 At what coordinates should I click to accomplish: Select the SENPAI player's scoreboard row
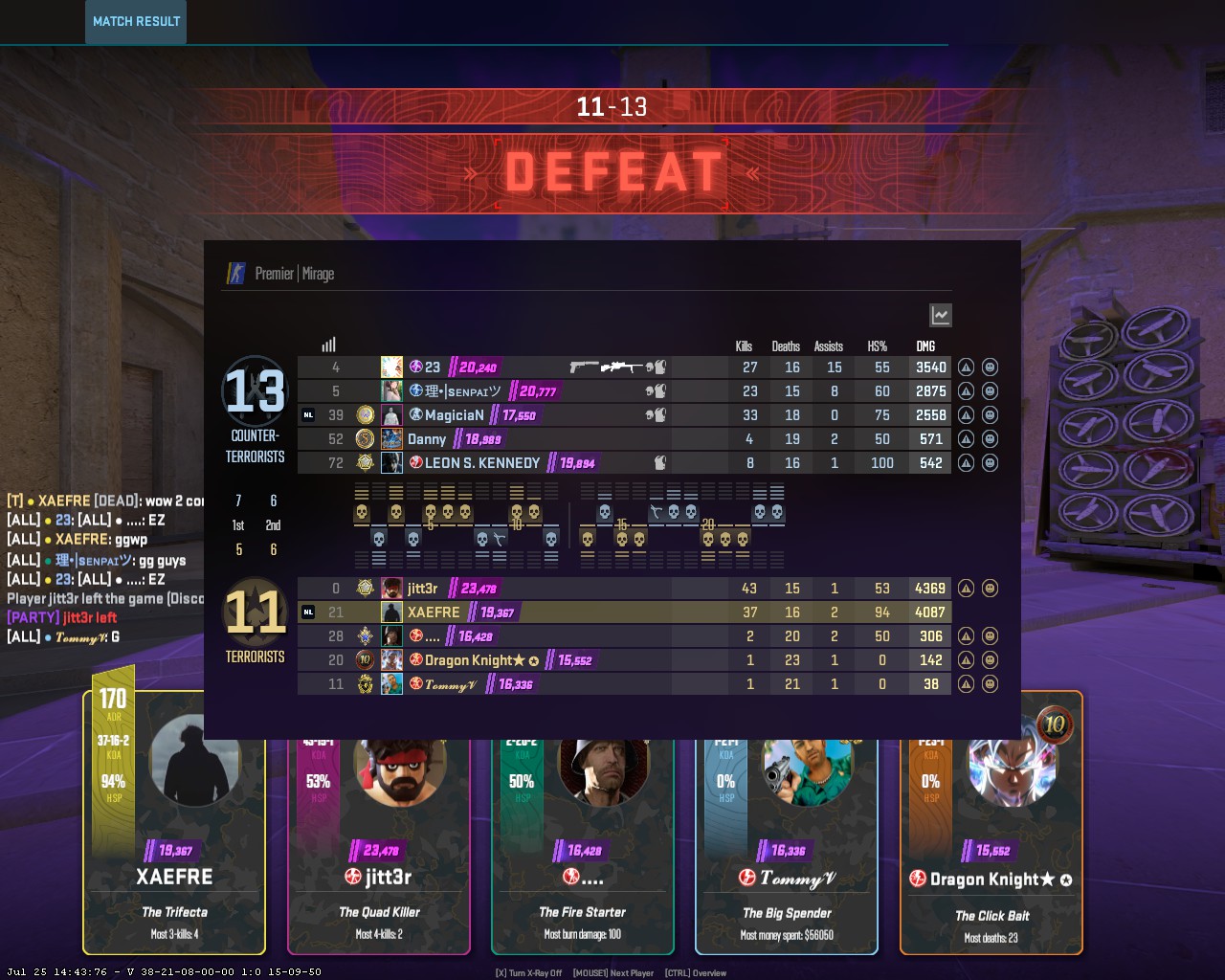pyautogui.click(x=622, y=391)
